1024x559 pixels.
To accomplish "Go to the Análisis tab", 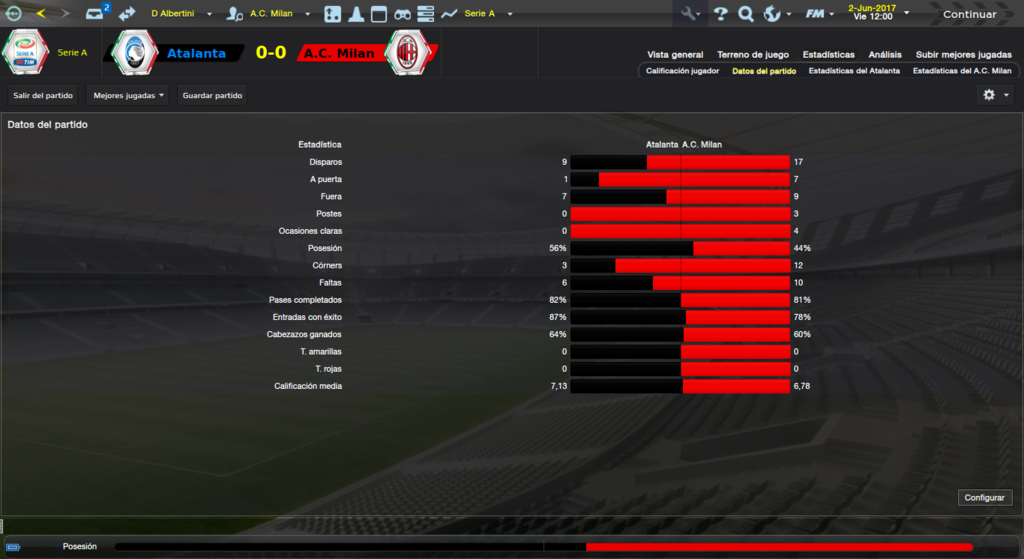I will (x=885, y=55).
